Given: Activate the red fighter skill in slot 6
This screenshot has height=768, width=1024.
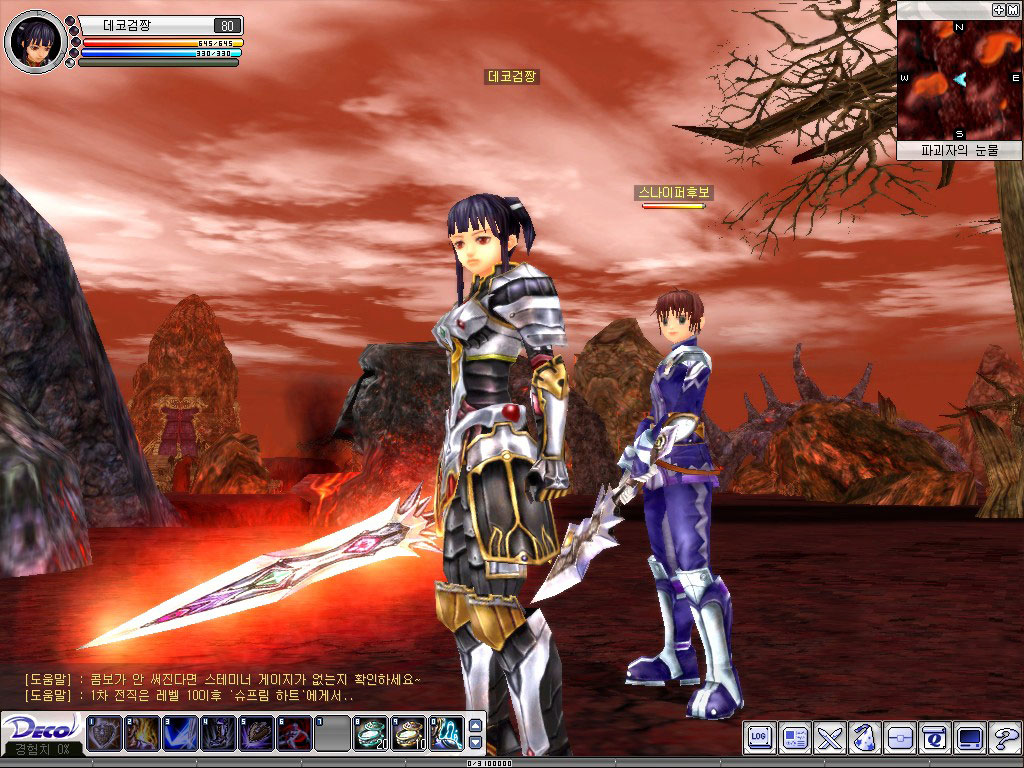Looking at the screenshot, I should [294, 734].
